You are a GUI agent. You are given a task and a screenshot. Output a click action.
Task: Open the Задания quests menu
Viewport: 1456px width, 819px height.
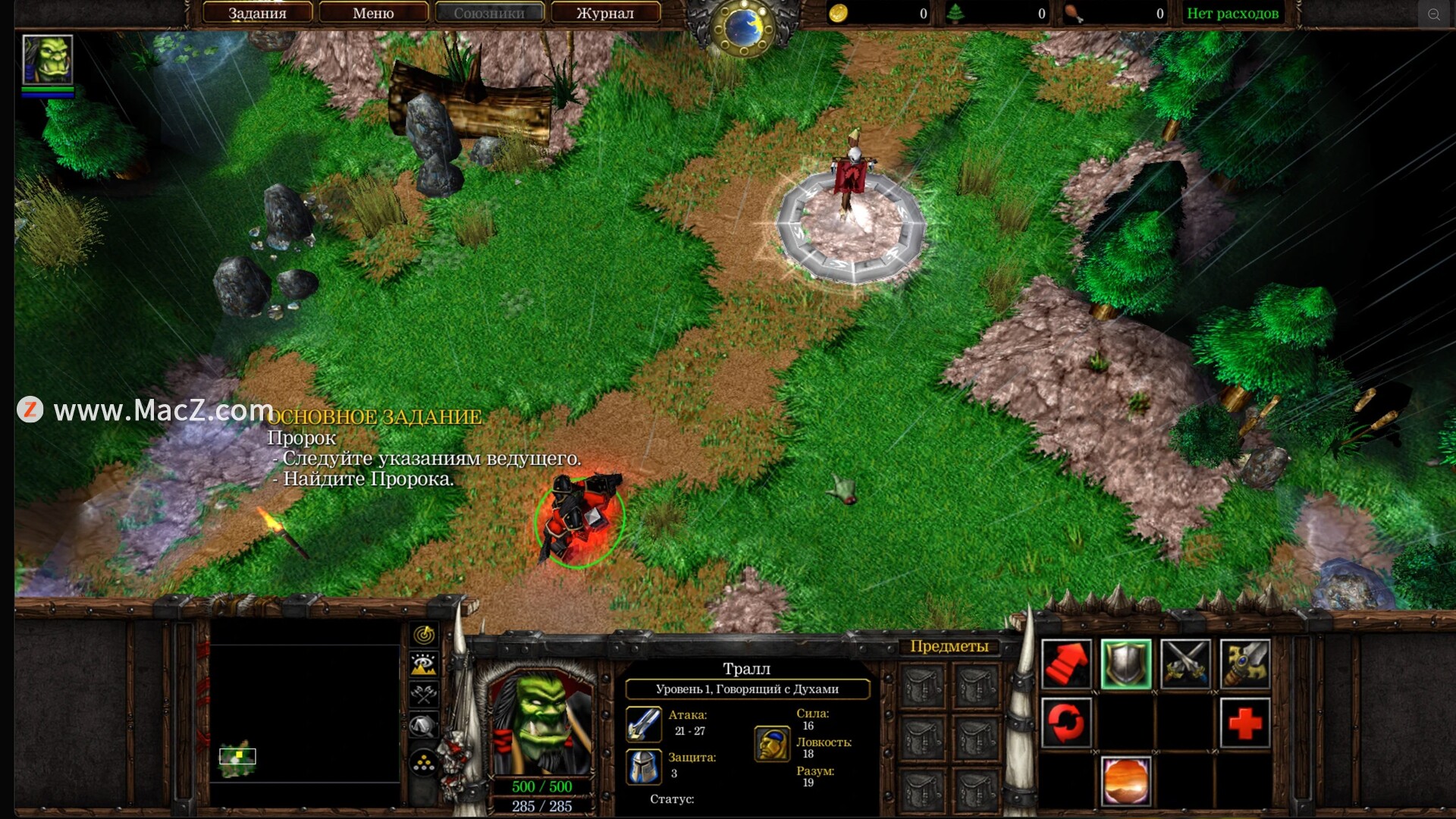(x=257, y=13)
